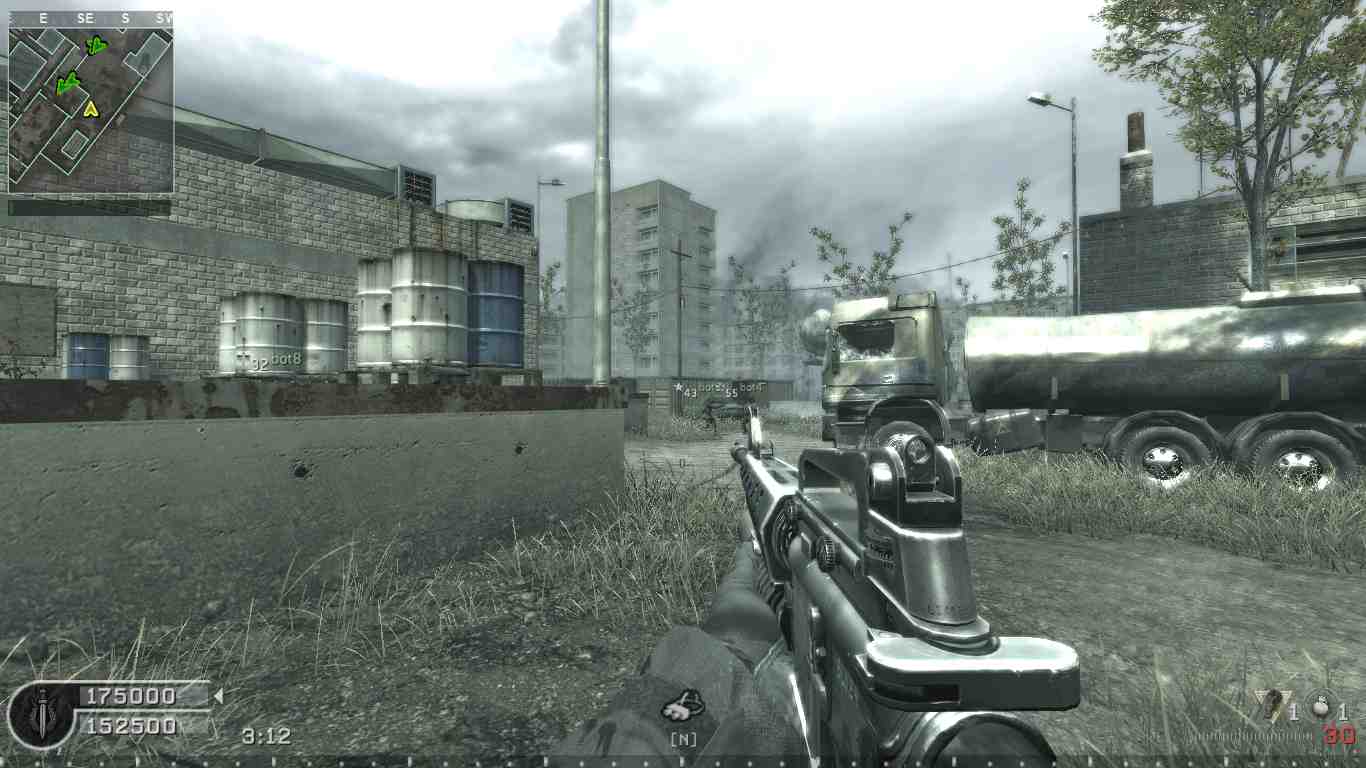Click the dagger team emblem icon

click(41, 713)
